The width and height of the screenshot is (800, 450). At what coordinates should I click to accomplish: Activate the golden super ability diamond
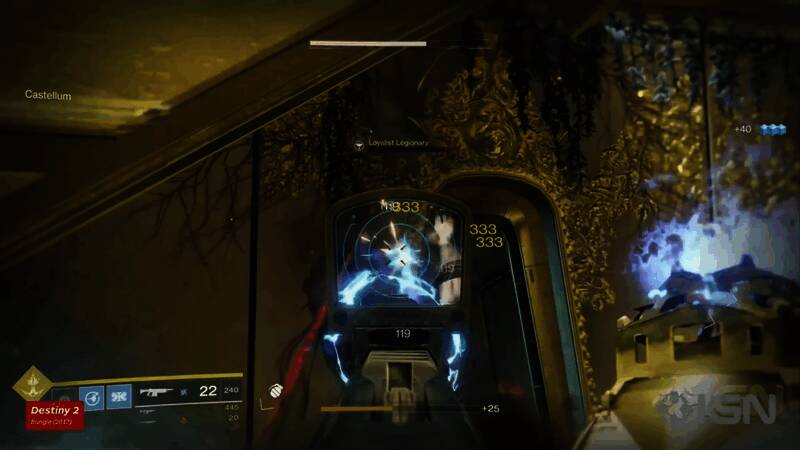tap(31, 383)
